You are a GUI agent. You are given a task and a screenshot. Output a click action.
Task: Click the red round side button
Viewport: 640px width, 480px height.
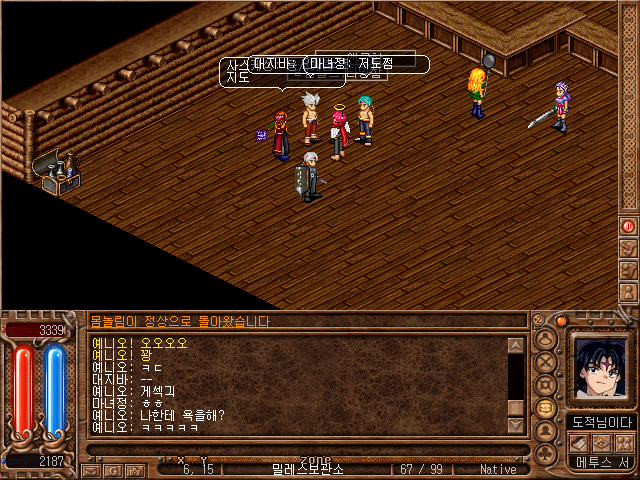click(629, 226)
